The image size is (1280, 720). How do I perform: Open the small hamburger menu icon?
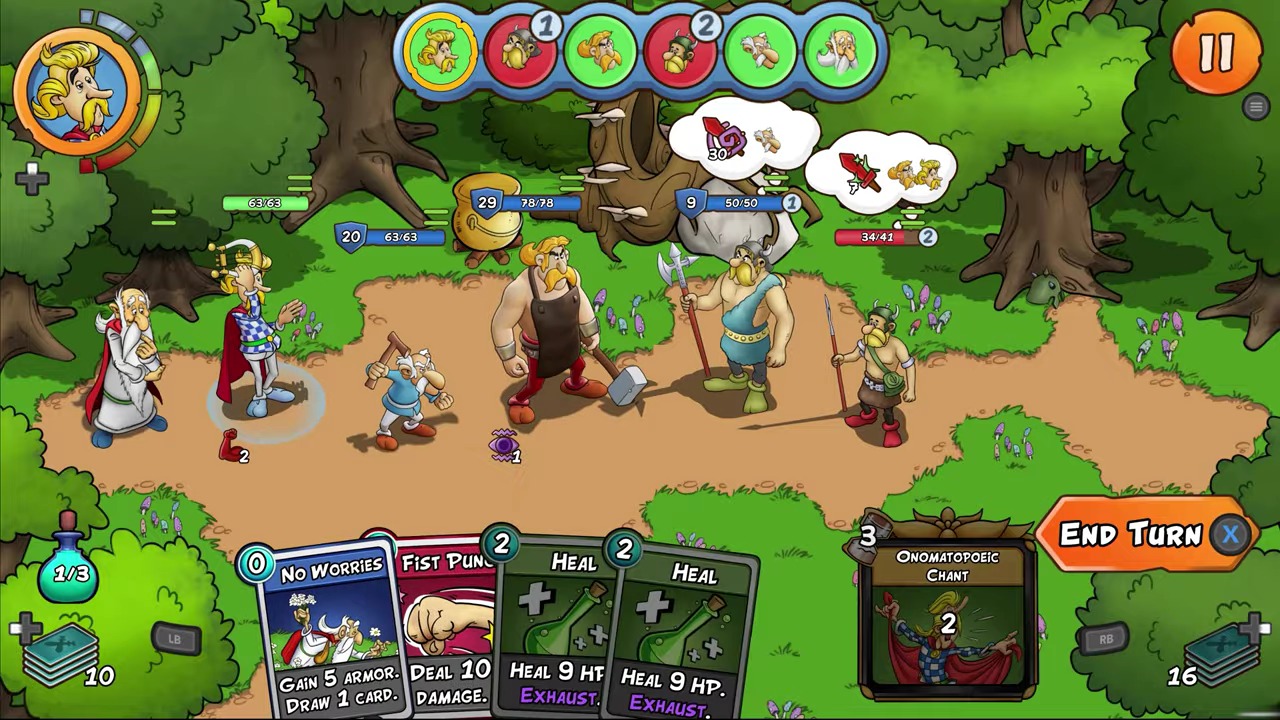(1256, 107)
